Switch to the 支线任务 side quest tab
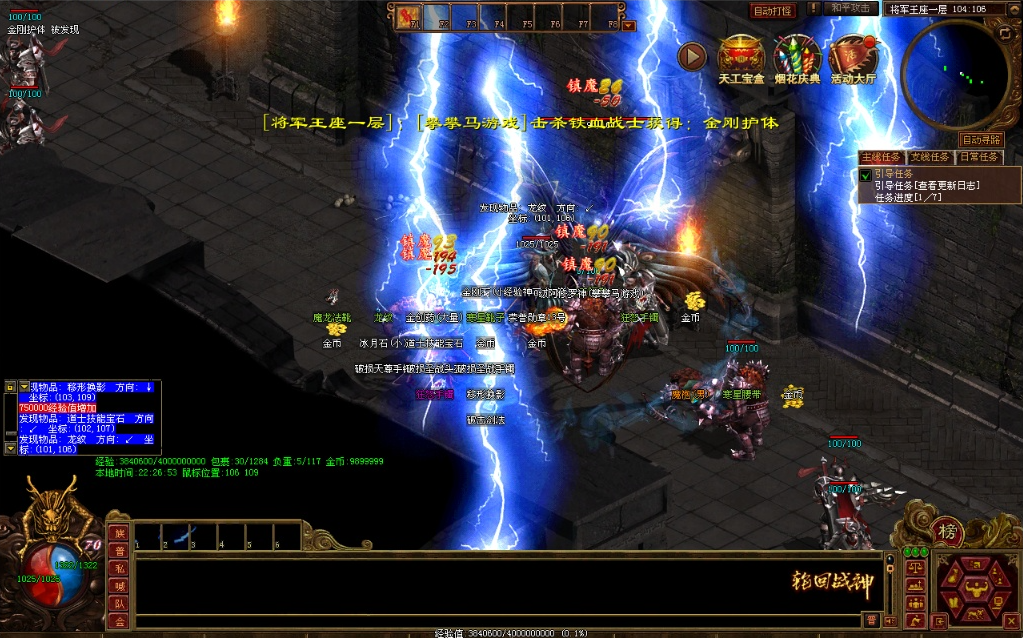Viewport: 1023px width, 638px height. pos(930,157)
